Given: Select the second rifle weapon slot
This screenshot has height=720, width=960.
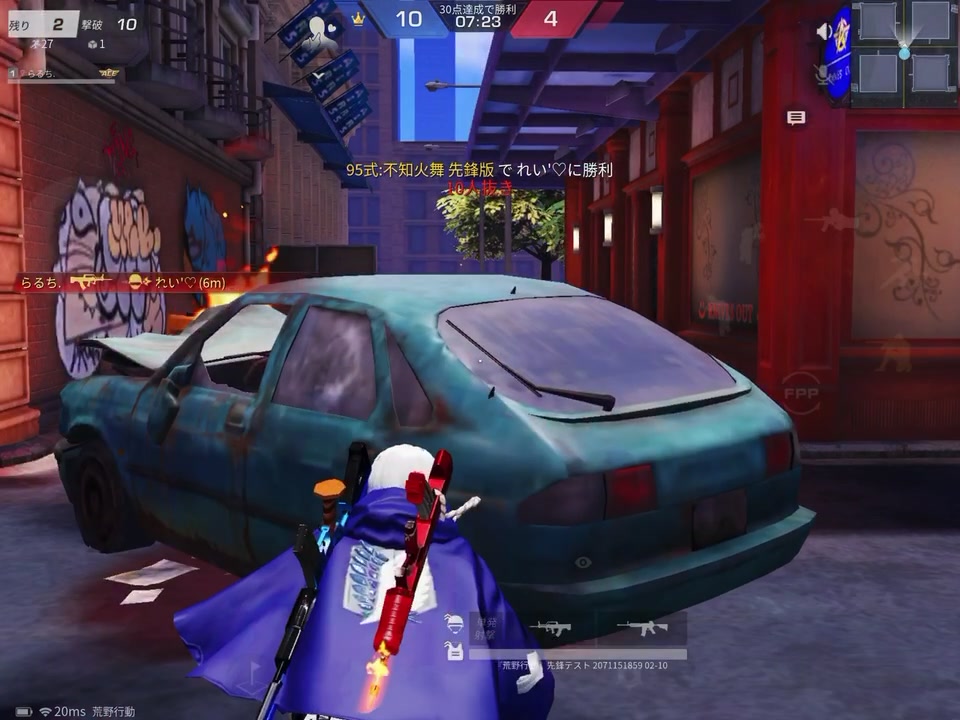Looking at the screenshot, I should point(642,628).
